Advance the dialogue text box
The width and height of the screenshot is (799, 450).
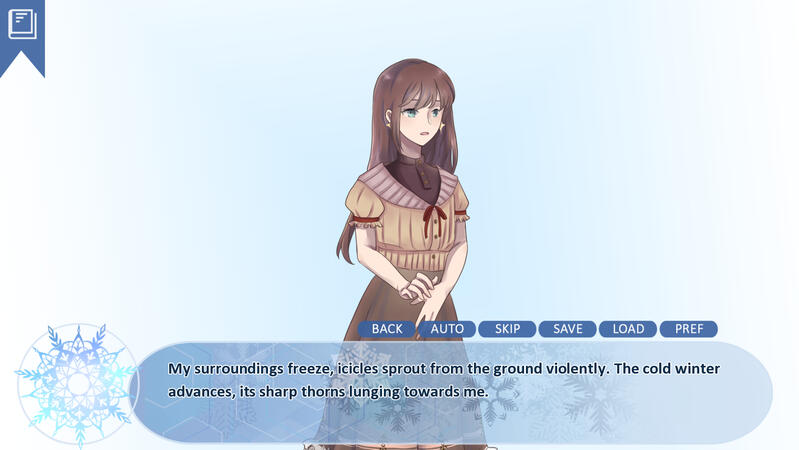pos(450,391)
